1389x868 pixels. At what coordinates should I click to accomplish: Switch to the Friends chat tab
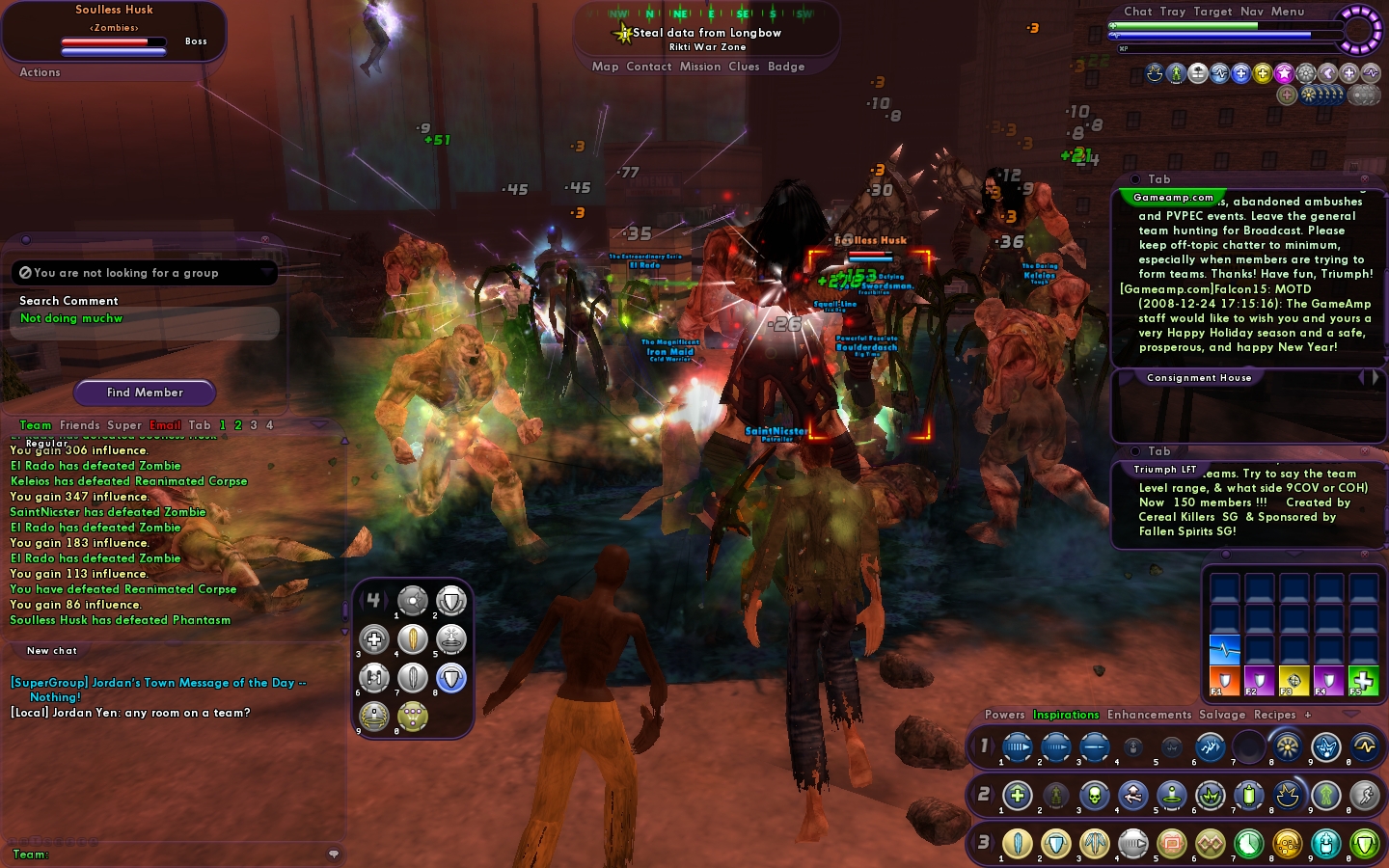[x=79, y=425]
